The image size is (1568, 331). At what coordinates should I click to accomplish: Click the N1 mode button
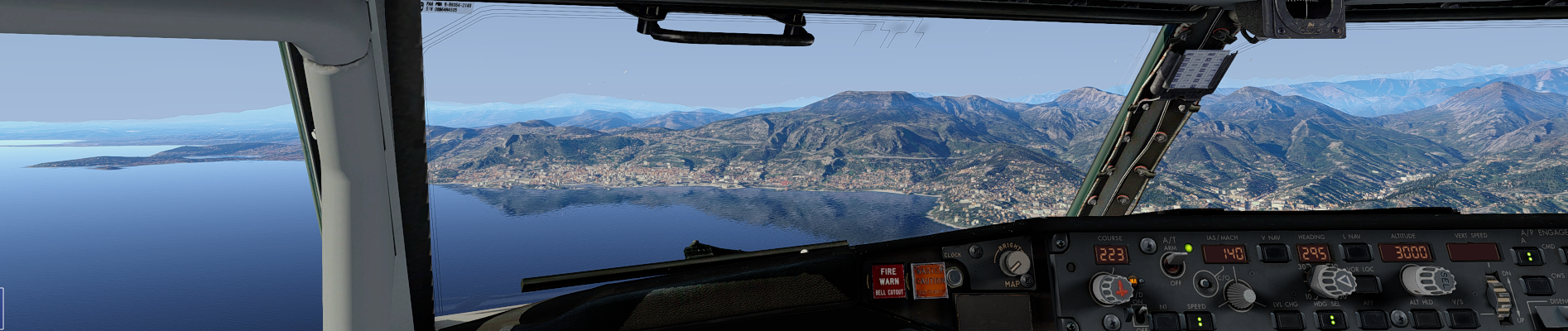click(x=1165, y=321)
